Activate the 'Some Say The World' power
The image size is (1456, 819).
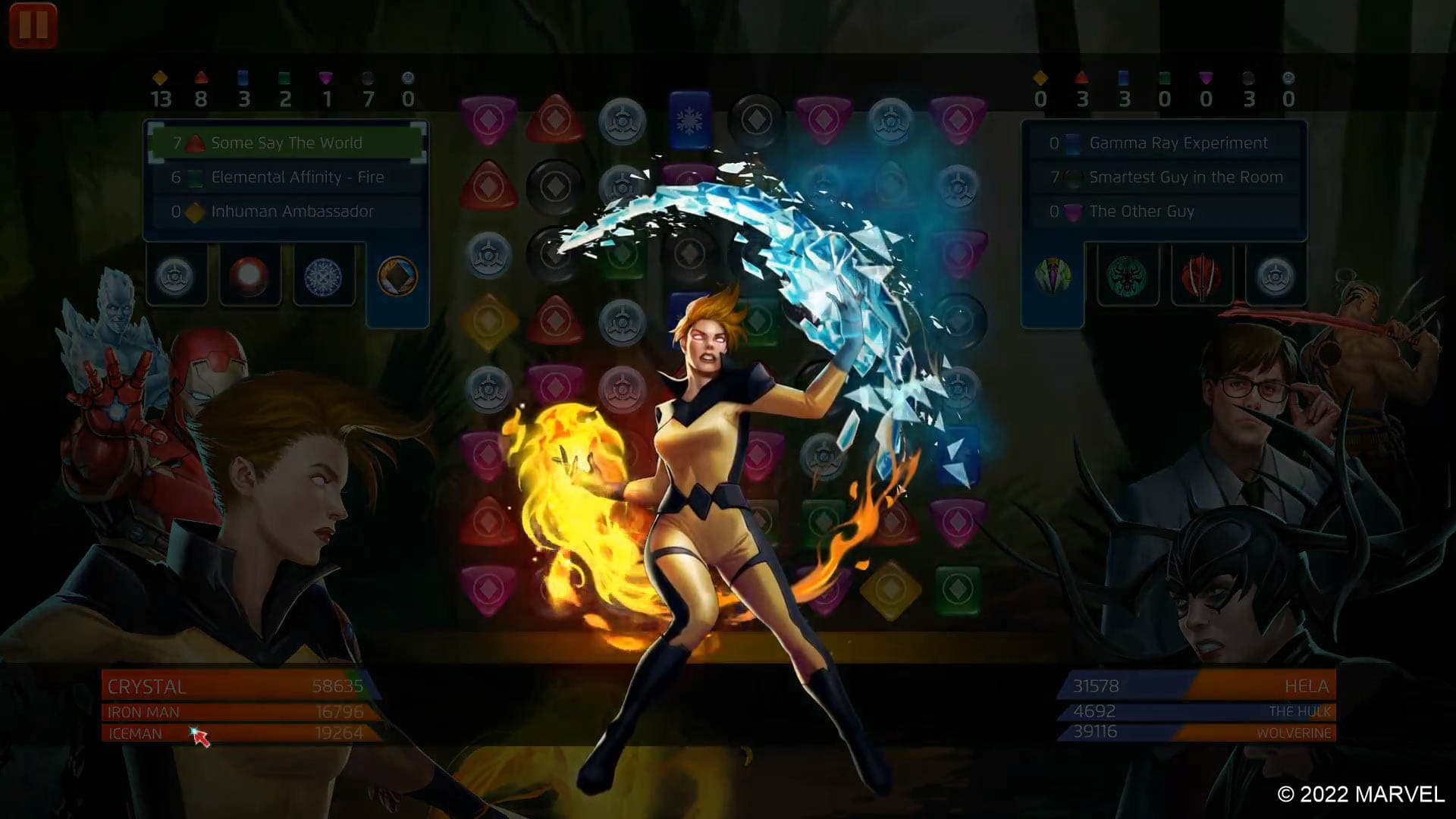pyautogui.click(x=288, y=143)
